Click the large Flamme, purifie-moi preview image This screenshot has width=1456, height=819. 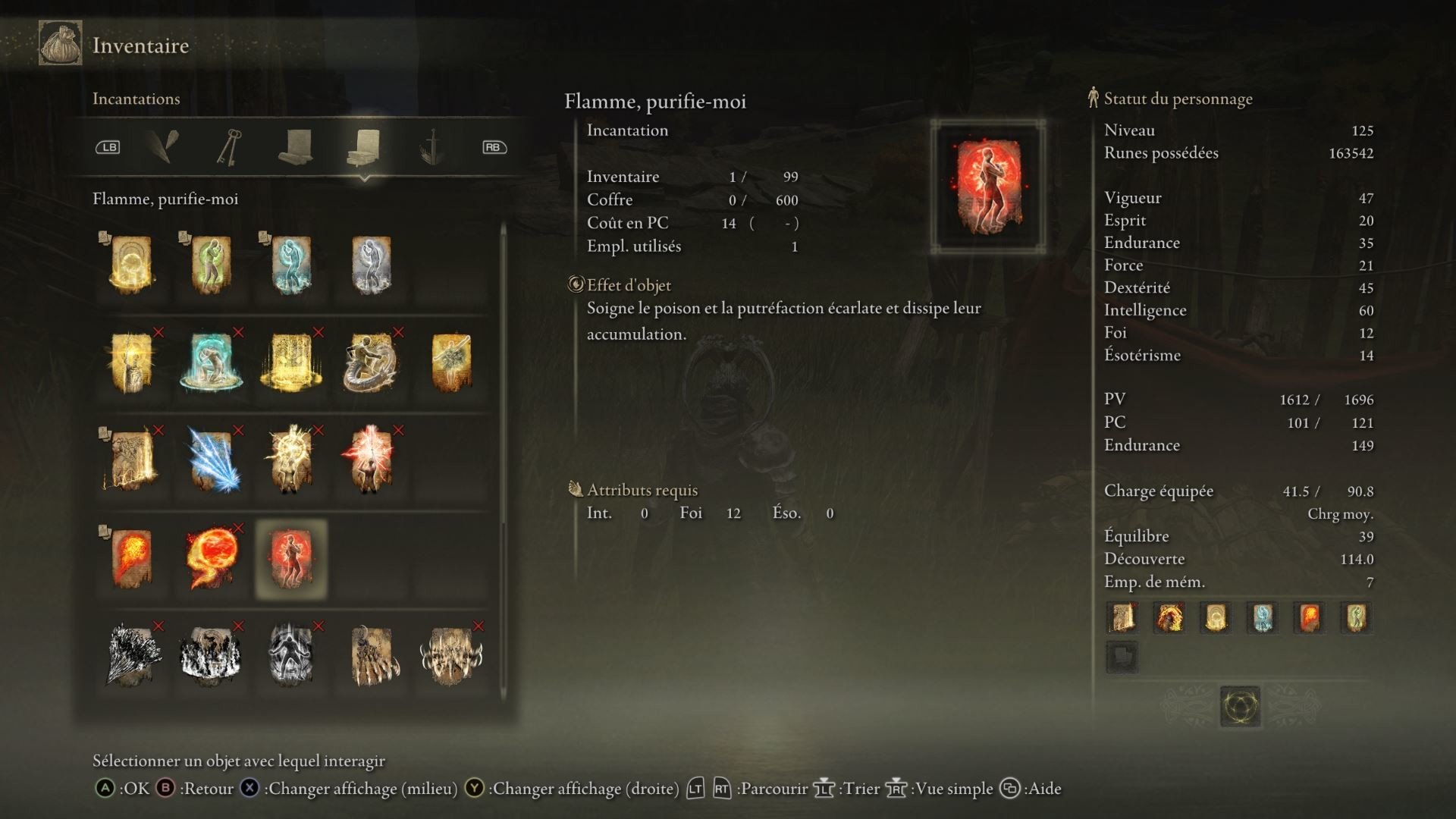click(988, 187)
